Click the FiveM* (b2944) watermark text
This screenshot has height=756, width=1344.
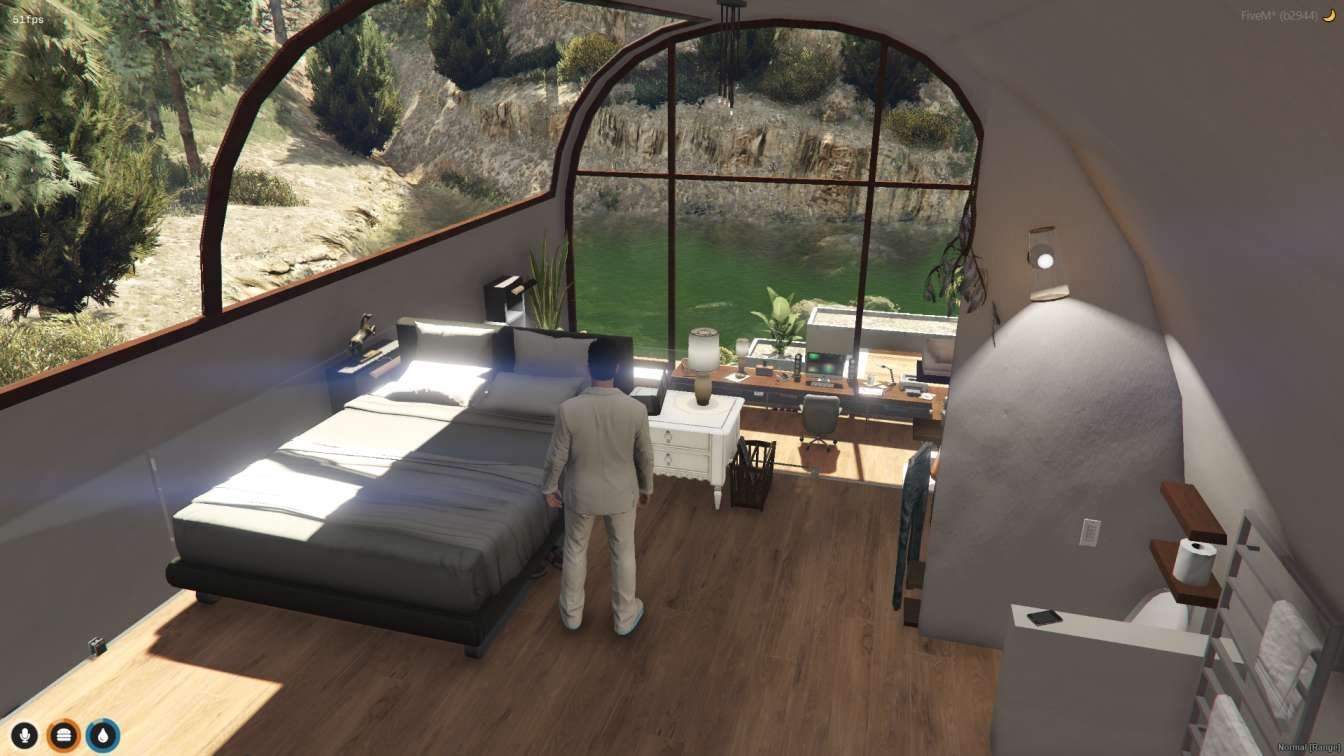1280,14
